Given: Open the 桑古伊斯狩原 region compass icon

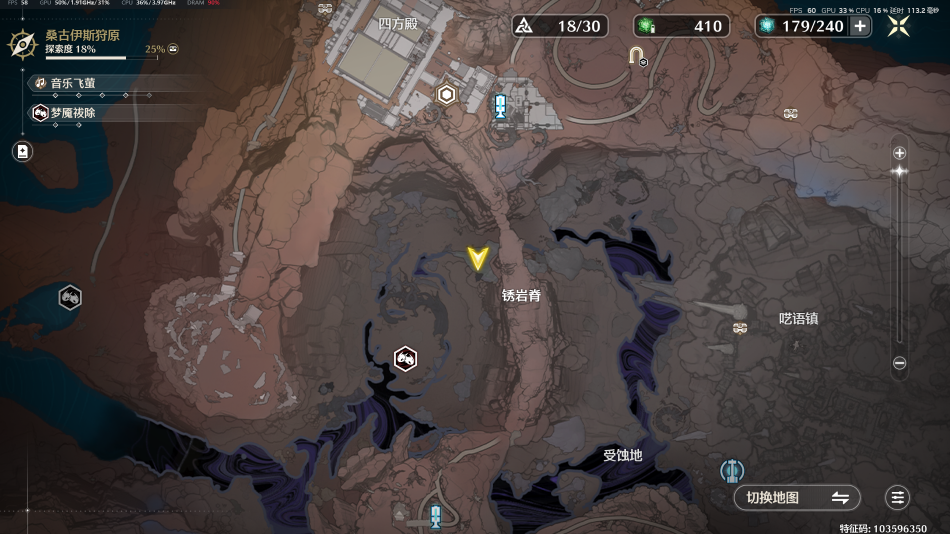Looking at the screenshot, I should tap(22, 43).
